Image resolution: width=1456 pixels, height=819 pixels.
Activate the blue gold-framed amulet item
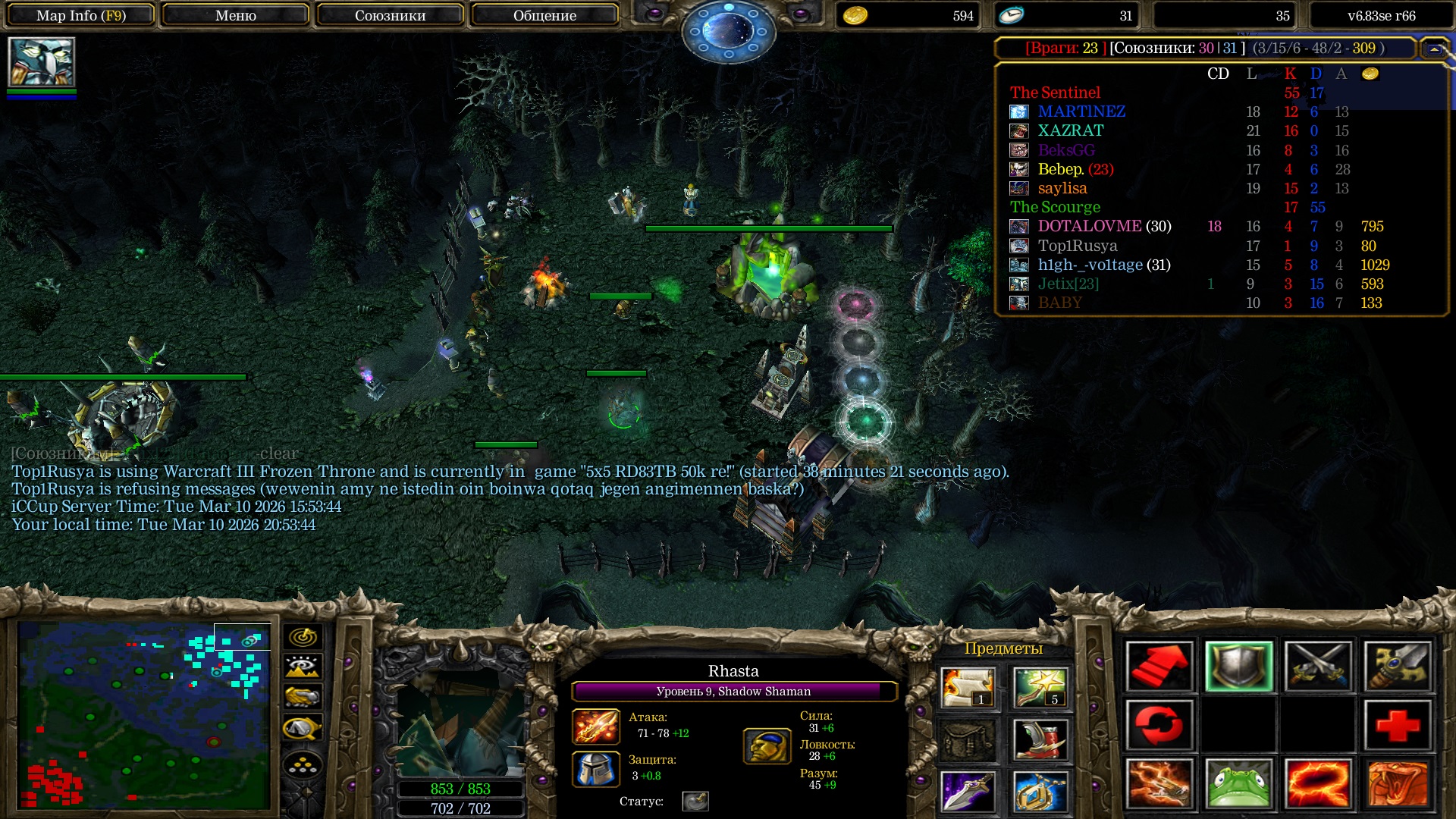(1040, 792)
